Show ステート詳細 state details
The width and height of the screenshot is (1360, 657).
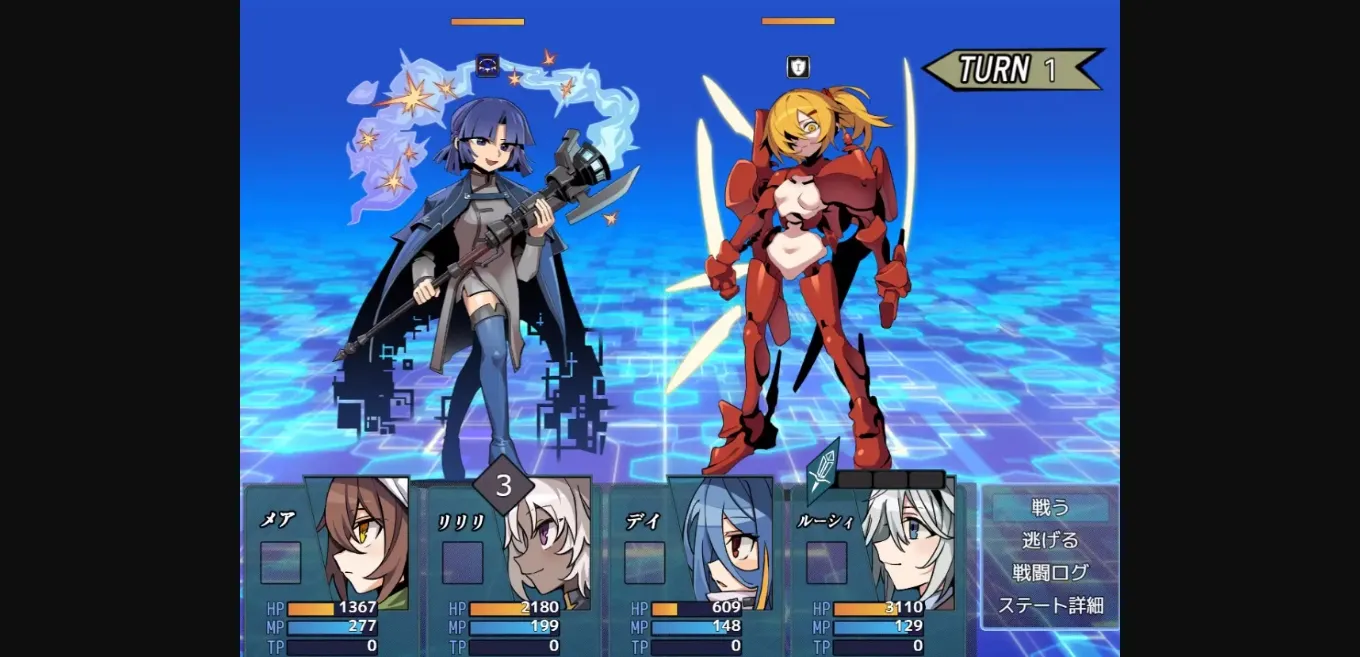(x=1050, y=605)
